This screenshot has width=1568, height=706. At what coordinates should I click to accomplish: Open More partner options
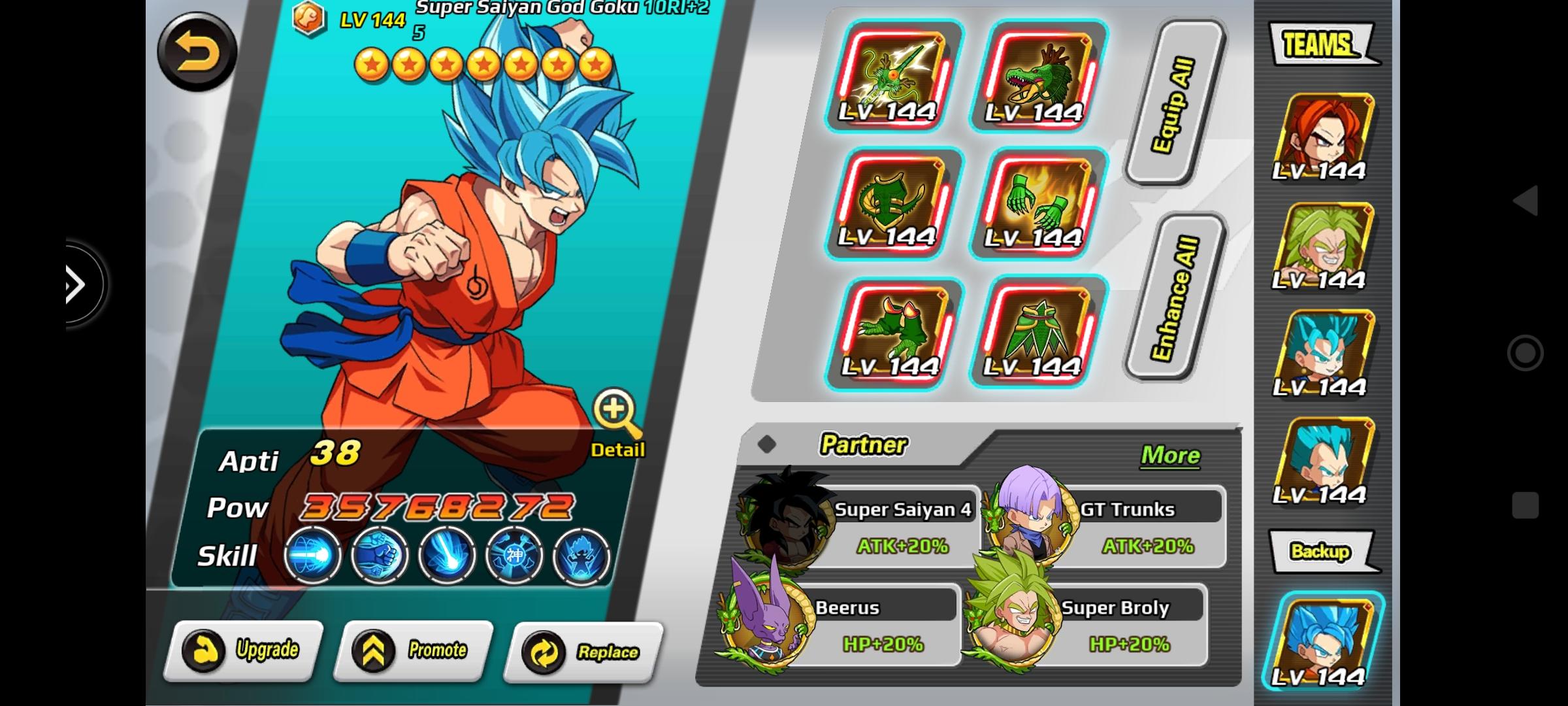click(1170, 456)
